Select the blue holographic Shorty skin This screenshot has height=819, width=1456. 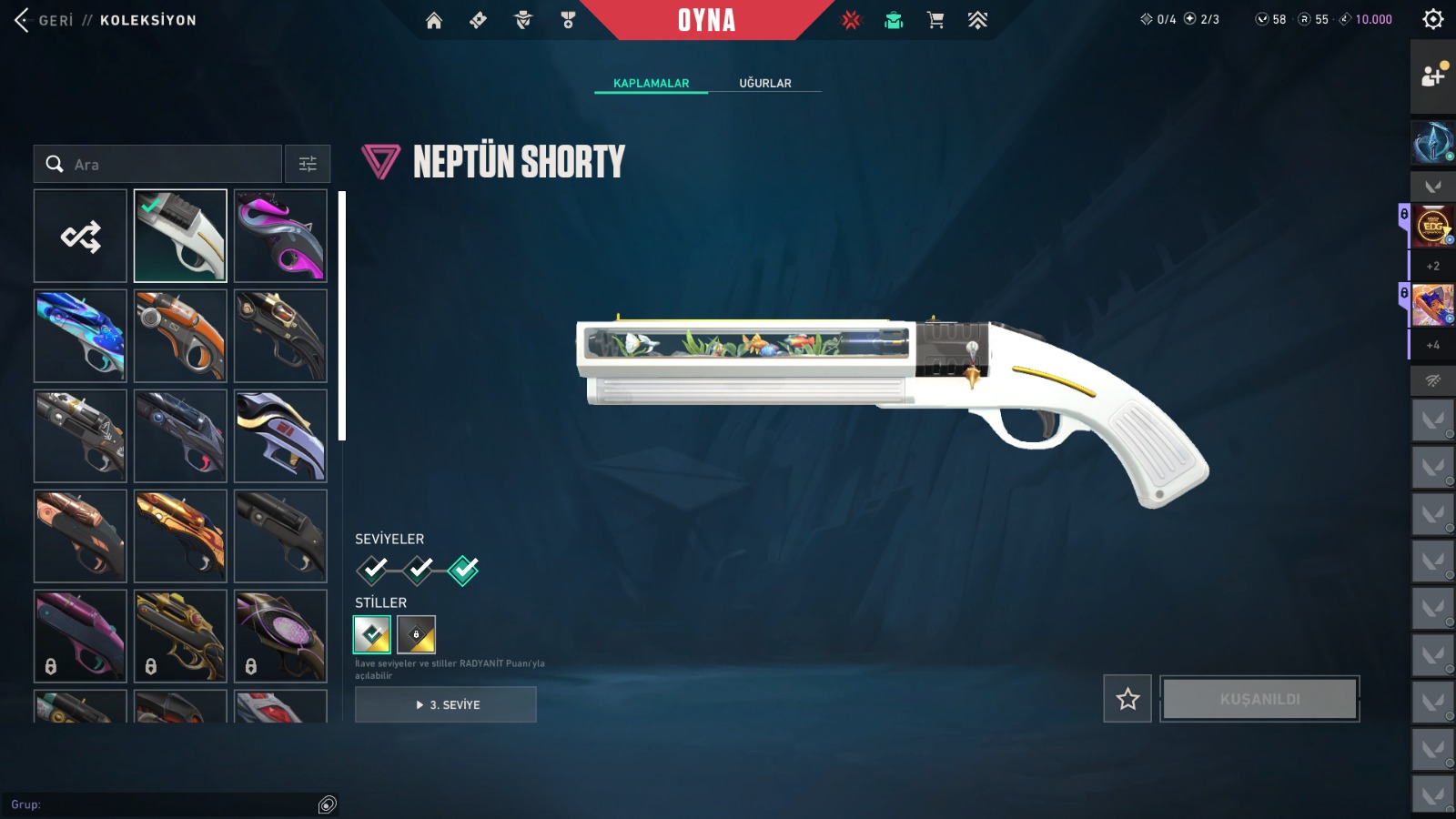coord(80,337)
